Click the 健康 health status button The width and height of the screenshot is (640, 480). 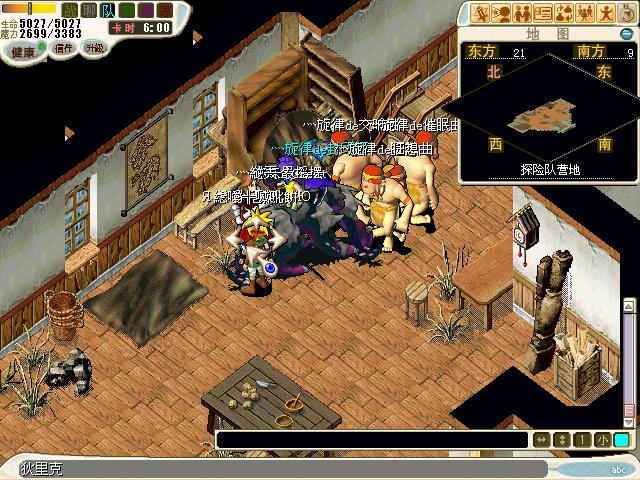coord(22,49)
